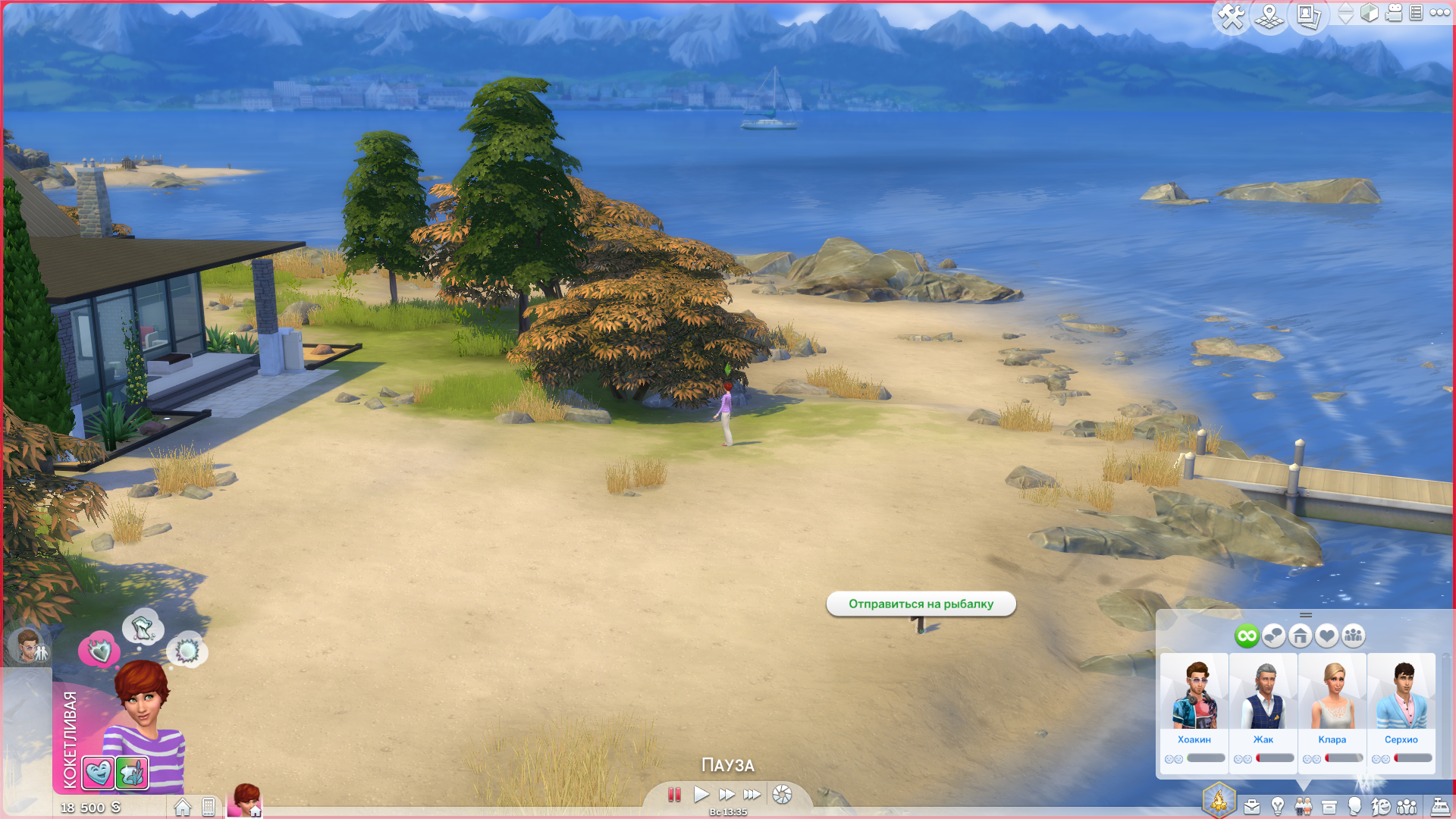1456x819 pixels.
Task: Open the Gallery photos icon
Action: point(1308,16)
